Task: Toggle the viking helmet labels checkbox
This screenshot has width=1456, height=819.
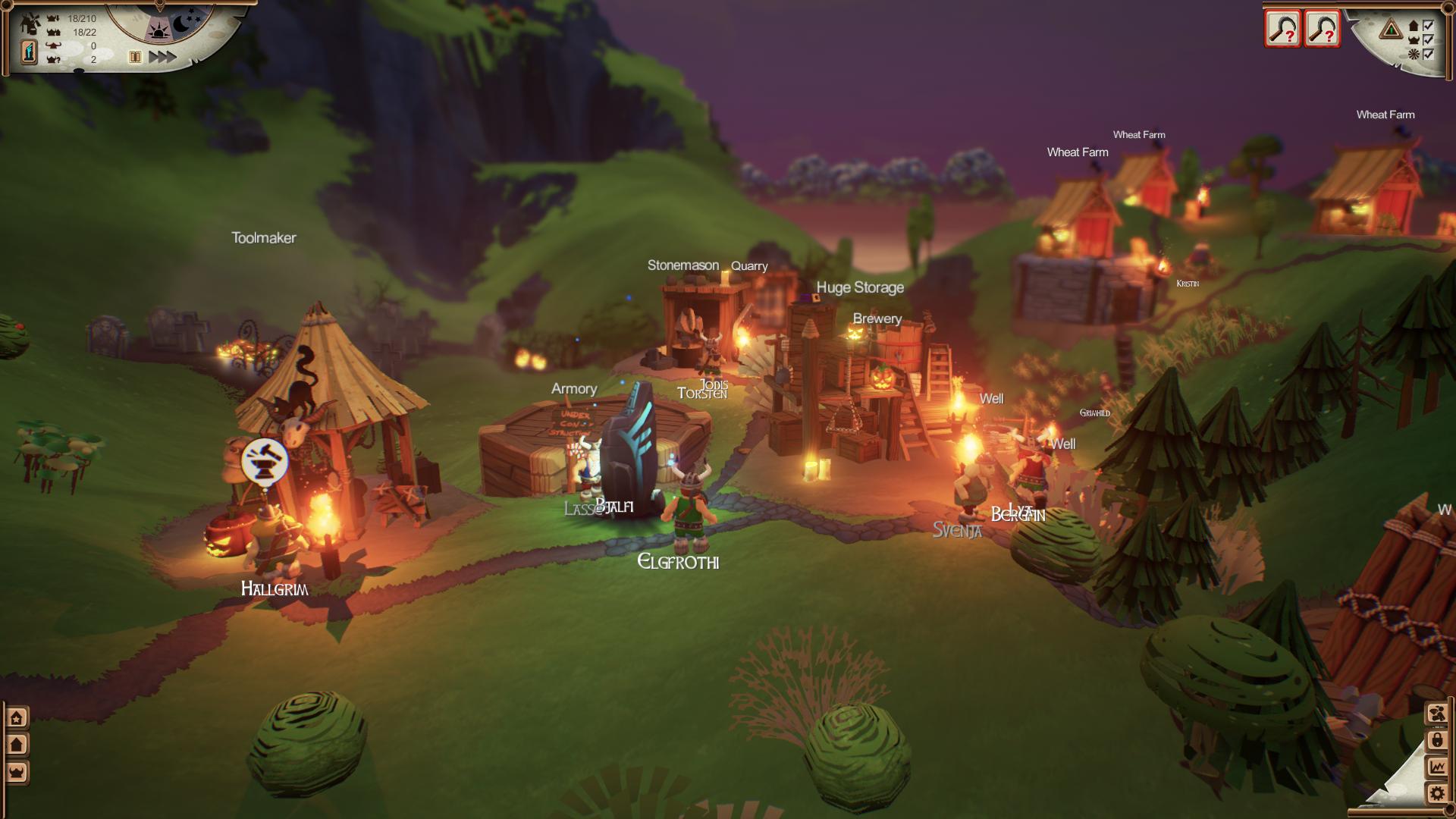Action: coord(1429,40)
